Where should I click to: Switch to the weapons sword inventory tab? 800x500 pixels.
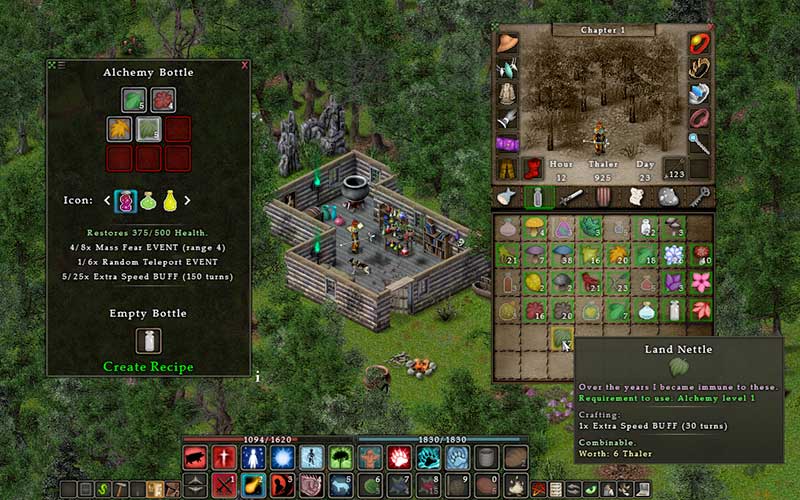(x=571, y=197)
